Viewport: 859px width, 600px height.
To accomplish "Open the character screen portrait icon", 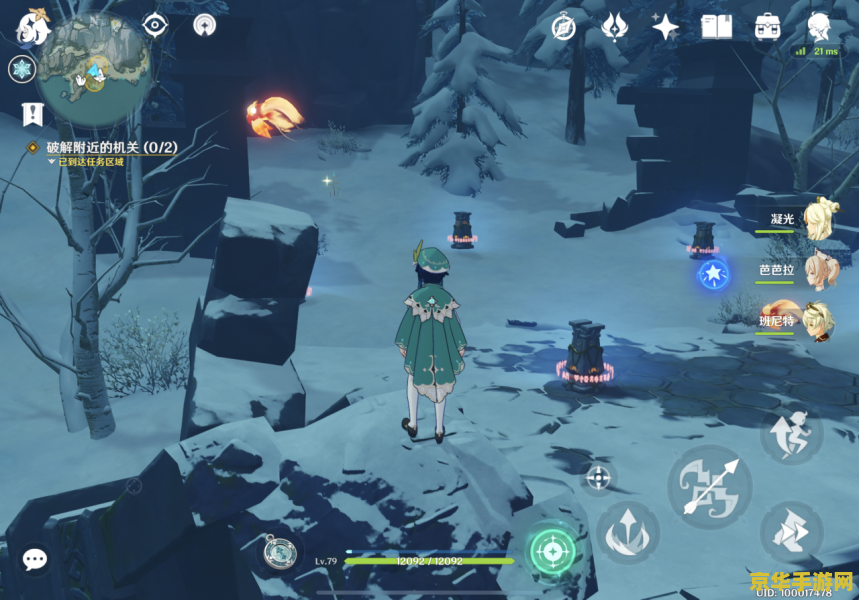I will coord(820,24).
